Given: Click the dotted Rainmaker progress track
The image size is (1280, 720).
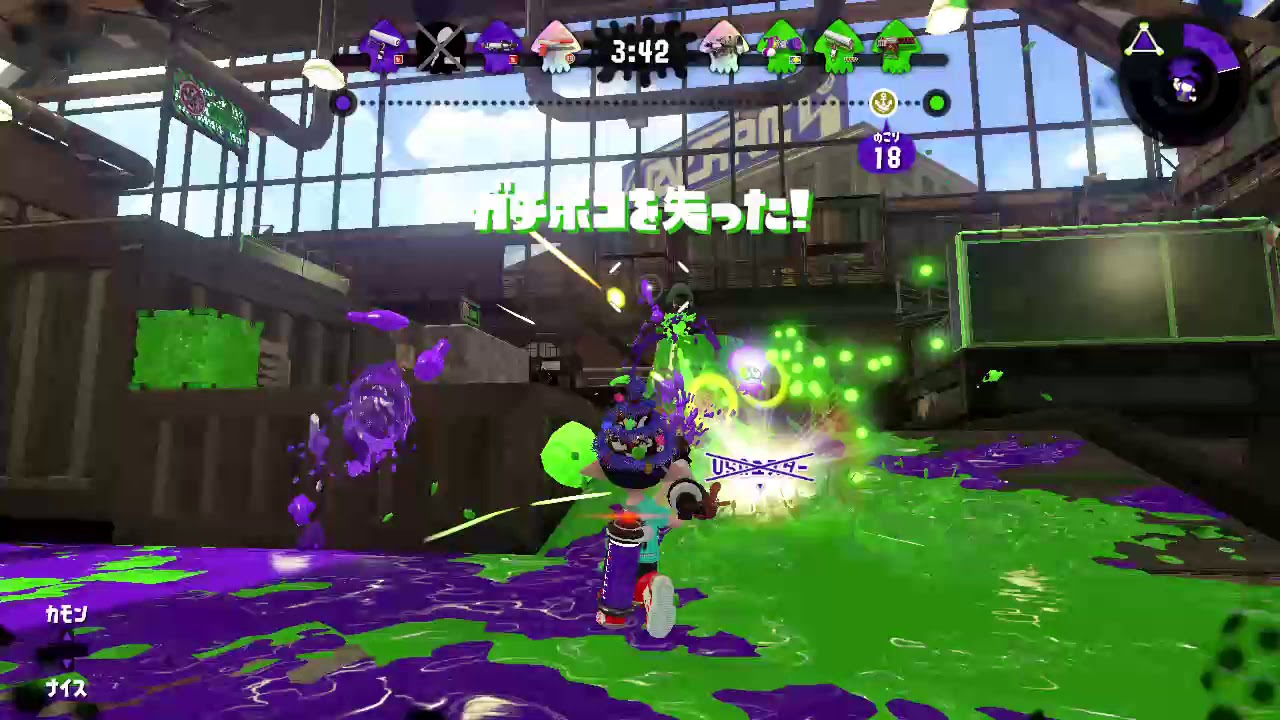Looking at the screenshot, I should pyautogui.click(x=640, y=102).
